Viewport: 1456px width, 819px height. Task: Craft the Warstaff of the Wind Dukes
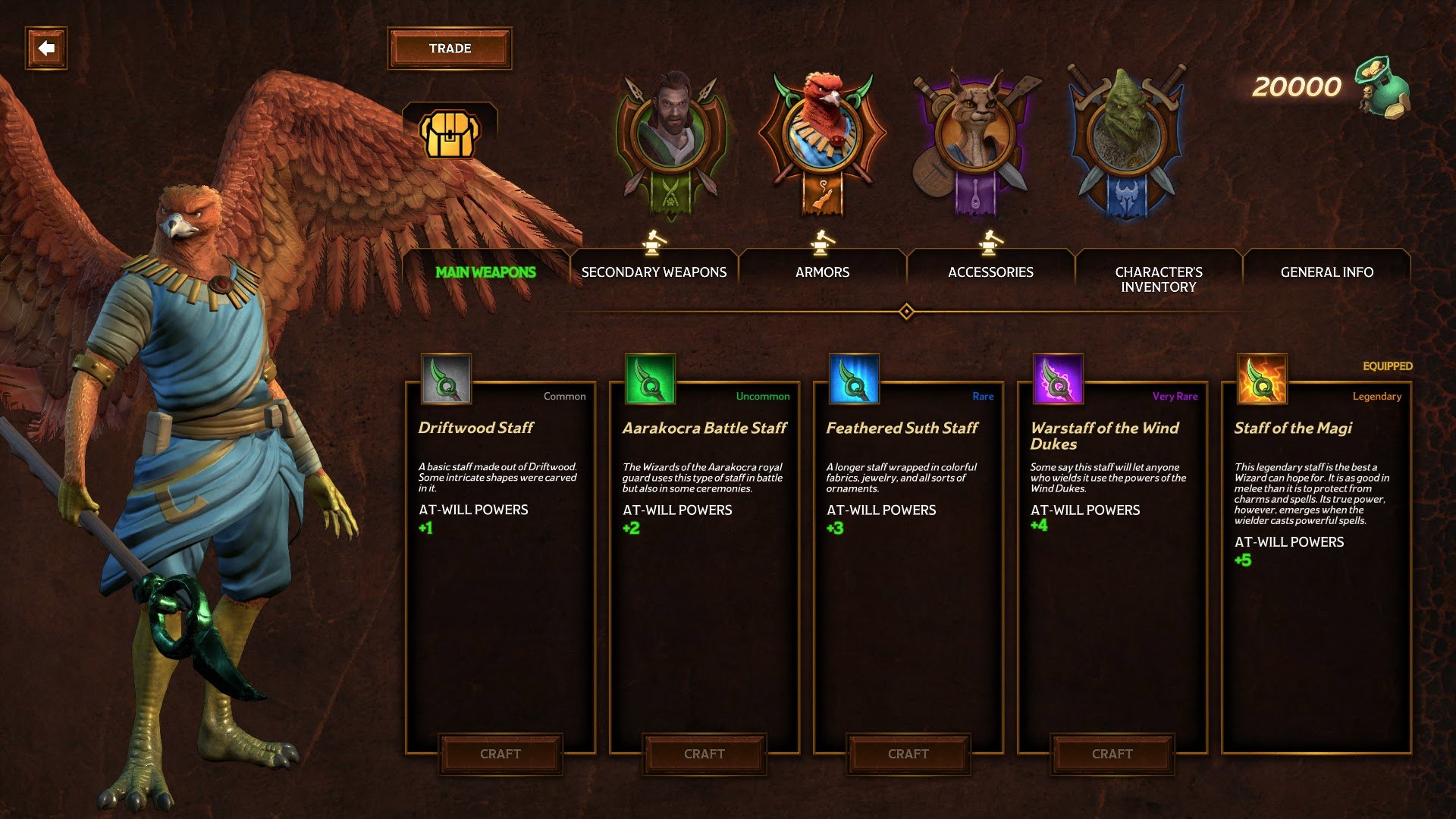click(x=1112, y=754)
